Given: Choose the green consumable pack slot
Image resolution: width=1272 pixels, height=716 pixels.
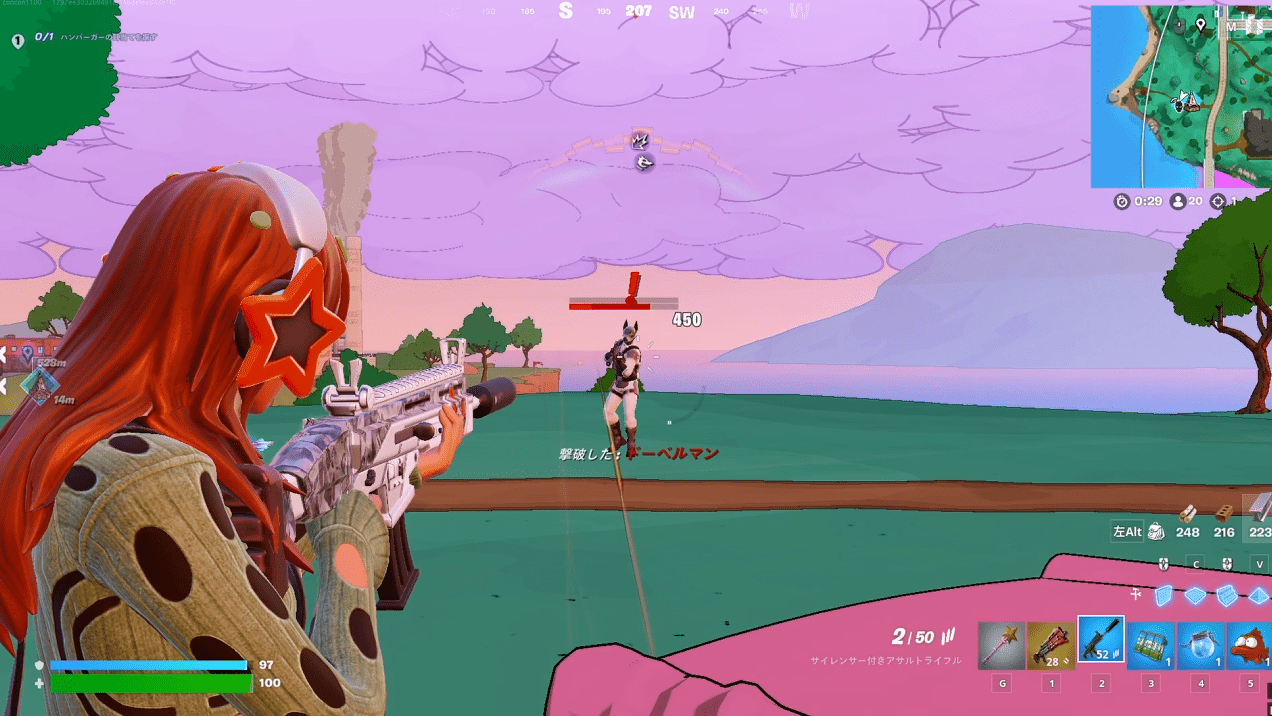Looking at the screenshot, I should [x=1151, y=645].
